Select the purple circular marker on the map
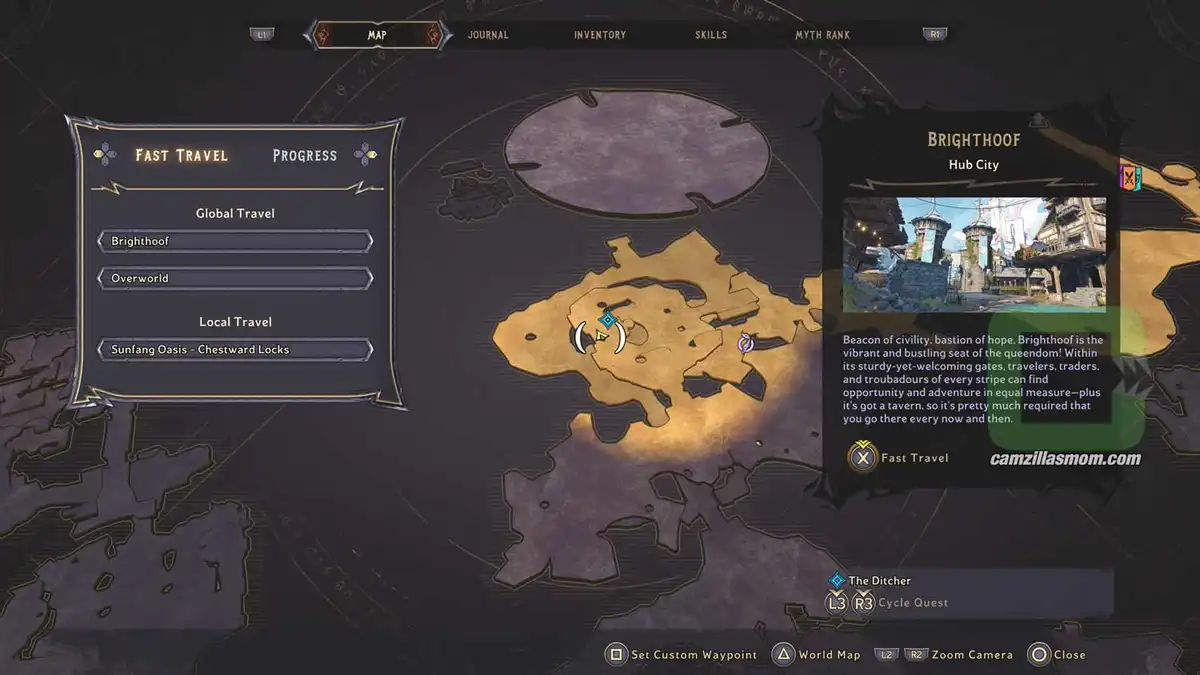 (745, 344)
